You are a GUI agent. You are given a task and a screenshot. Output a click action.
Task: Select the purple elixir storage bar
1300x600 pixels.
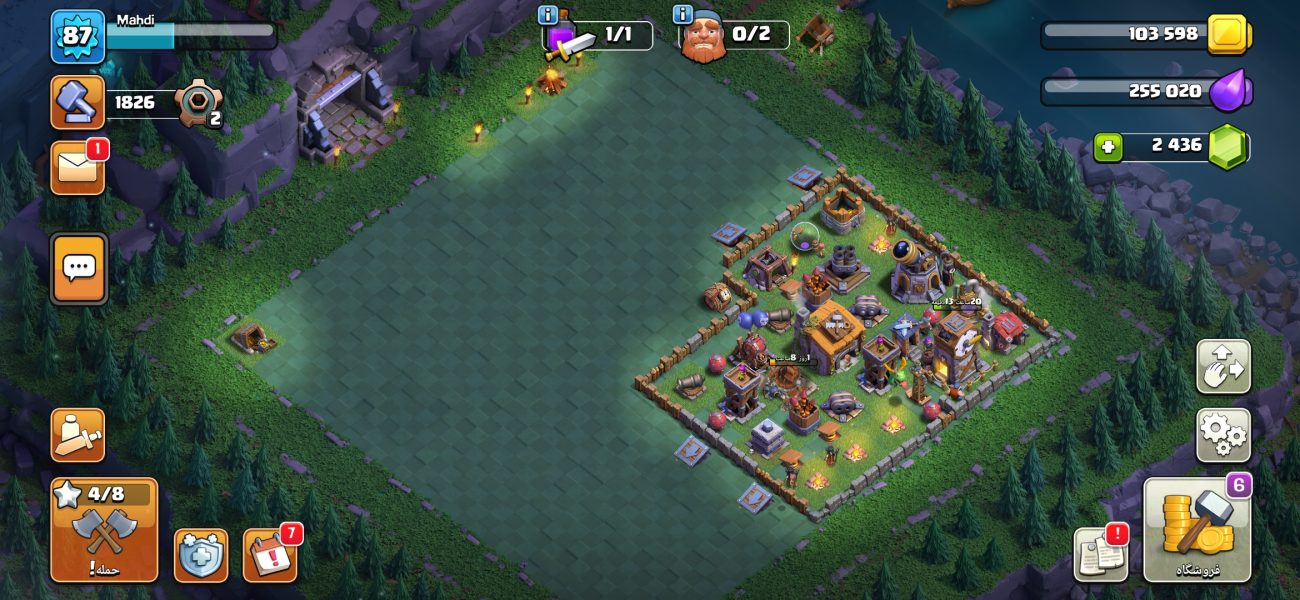[1143, 92]
